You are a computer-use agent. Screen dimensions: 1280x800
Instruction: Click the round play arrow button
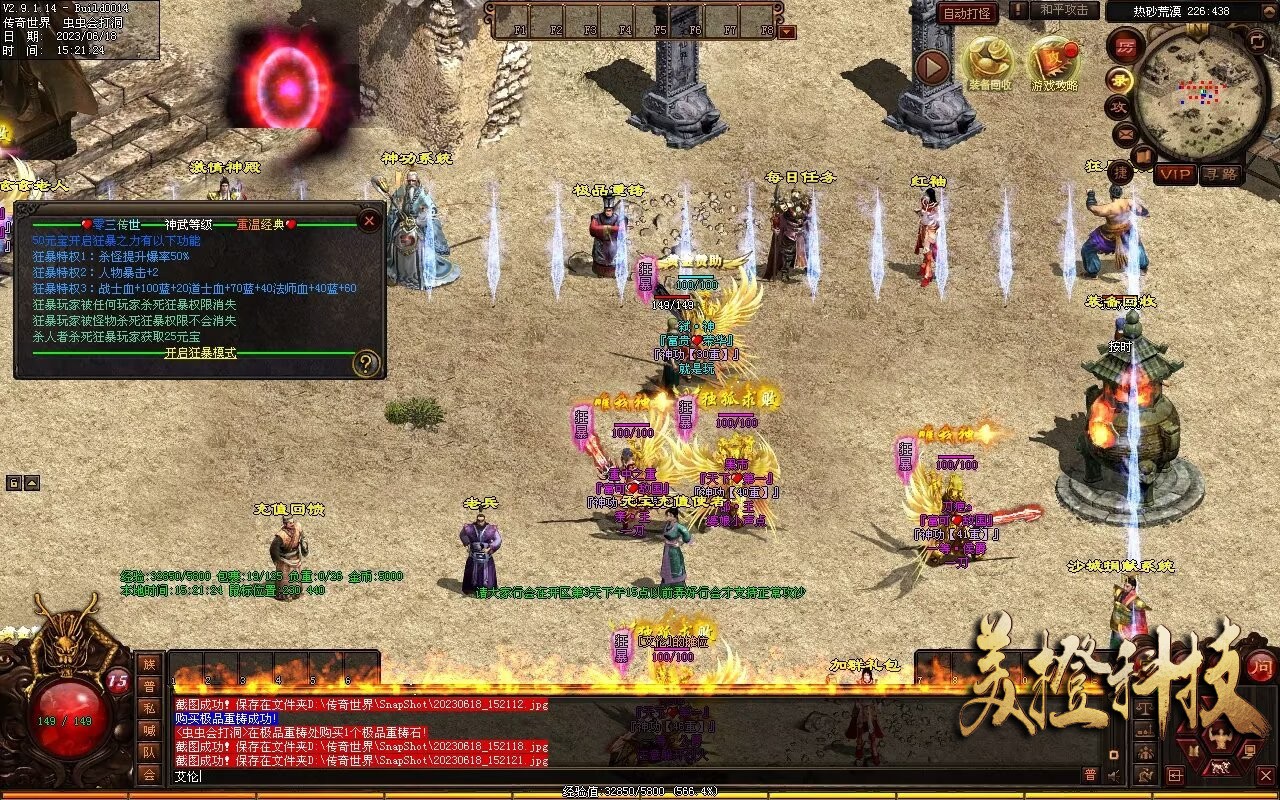coord(932,68)
